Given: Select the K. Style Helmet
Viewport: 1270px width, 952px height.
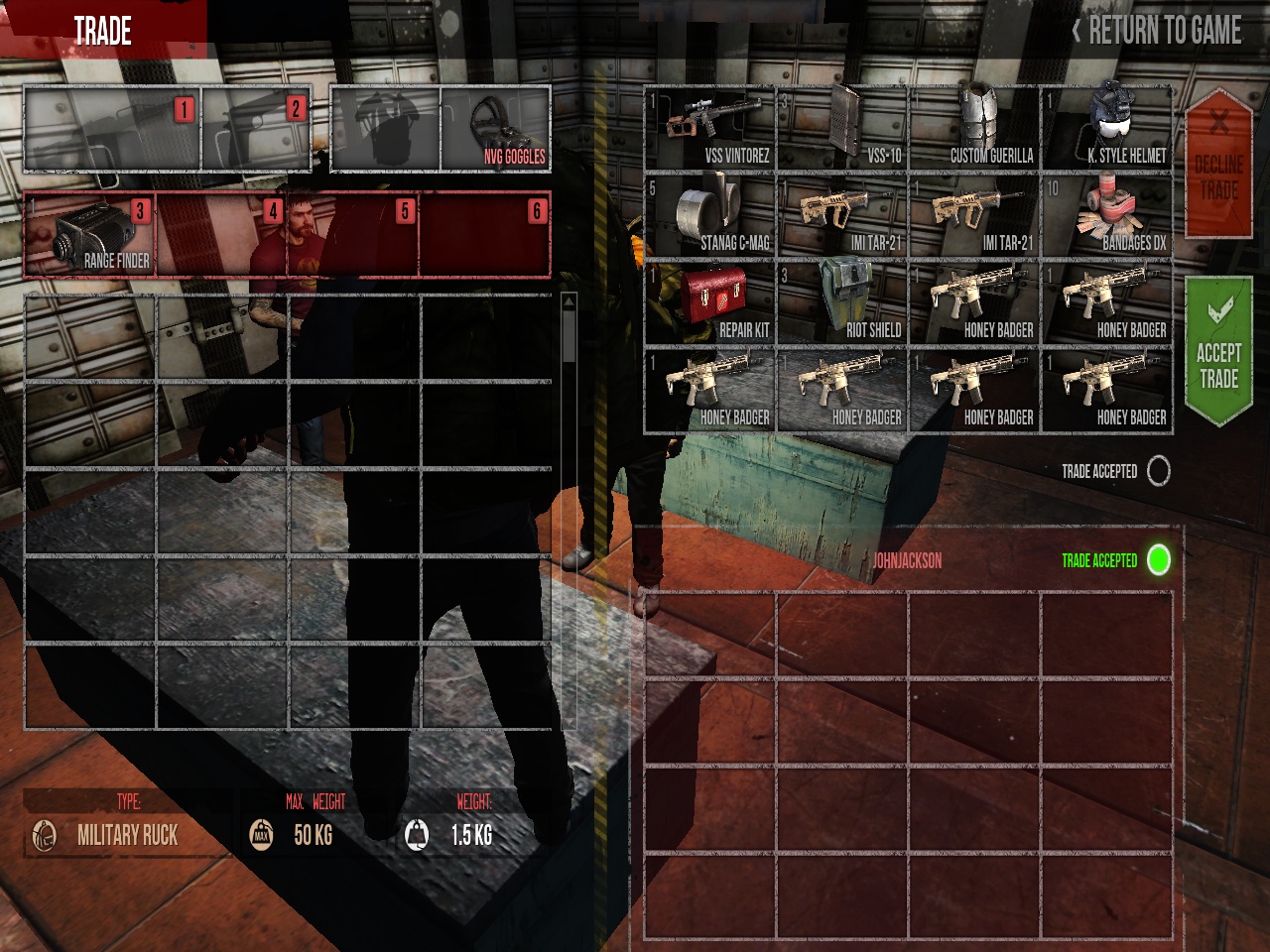Looking at the screenshot, I should [x=1107, y=129].
